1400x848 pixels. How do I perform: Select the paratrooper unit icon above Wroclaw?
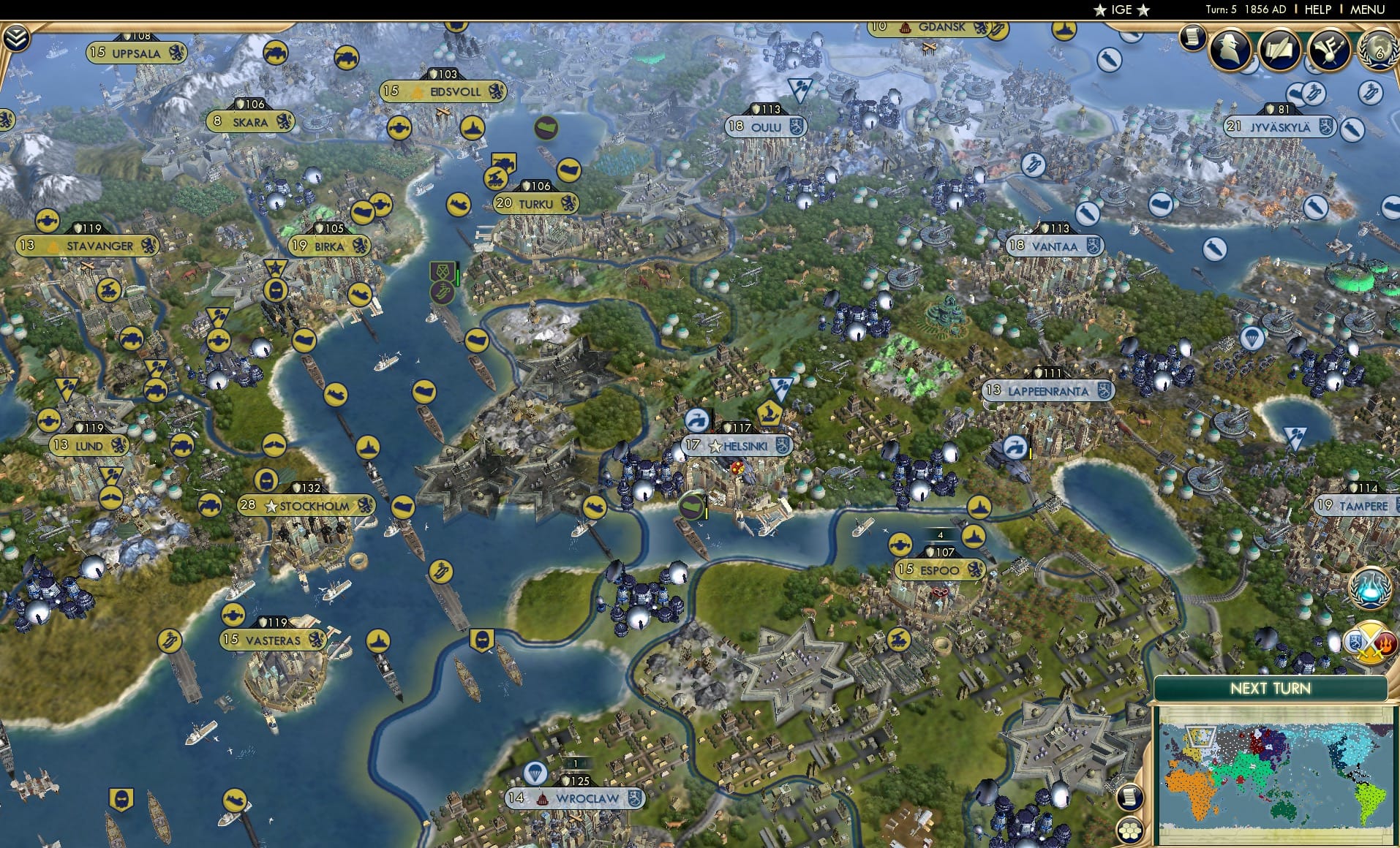coord(536,771)
